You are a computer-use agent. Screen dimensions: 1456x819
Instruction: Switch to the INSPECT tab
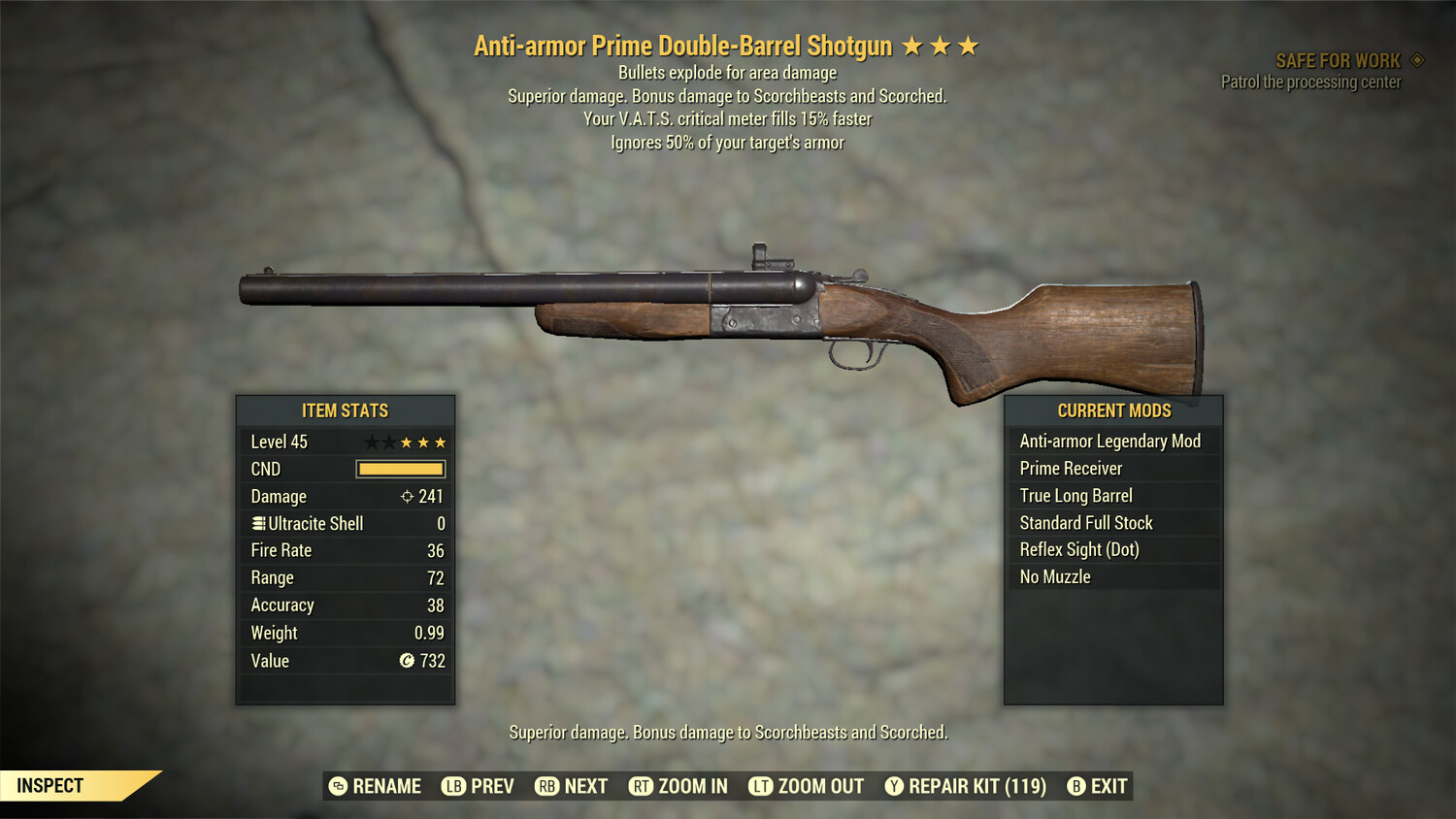50,785
